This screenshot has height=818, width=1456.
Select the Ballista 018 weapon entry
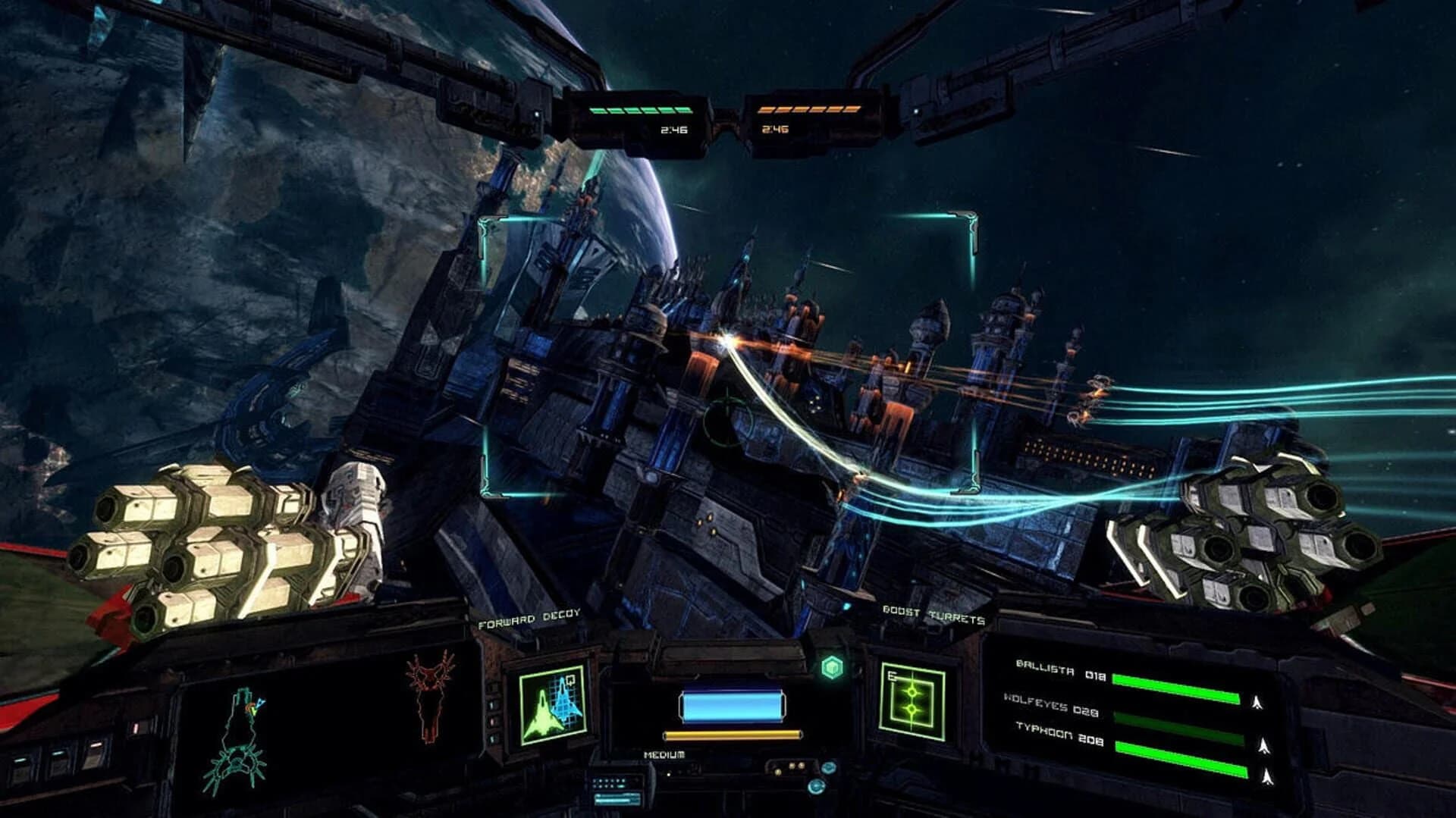(x=1059, y=669)
